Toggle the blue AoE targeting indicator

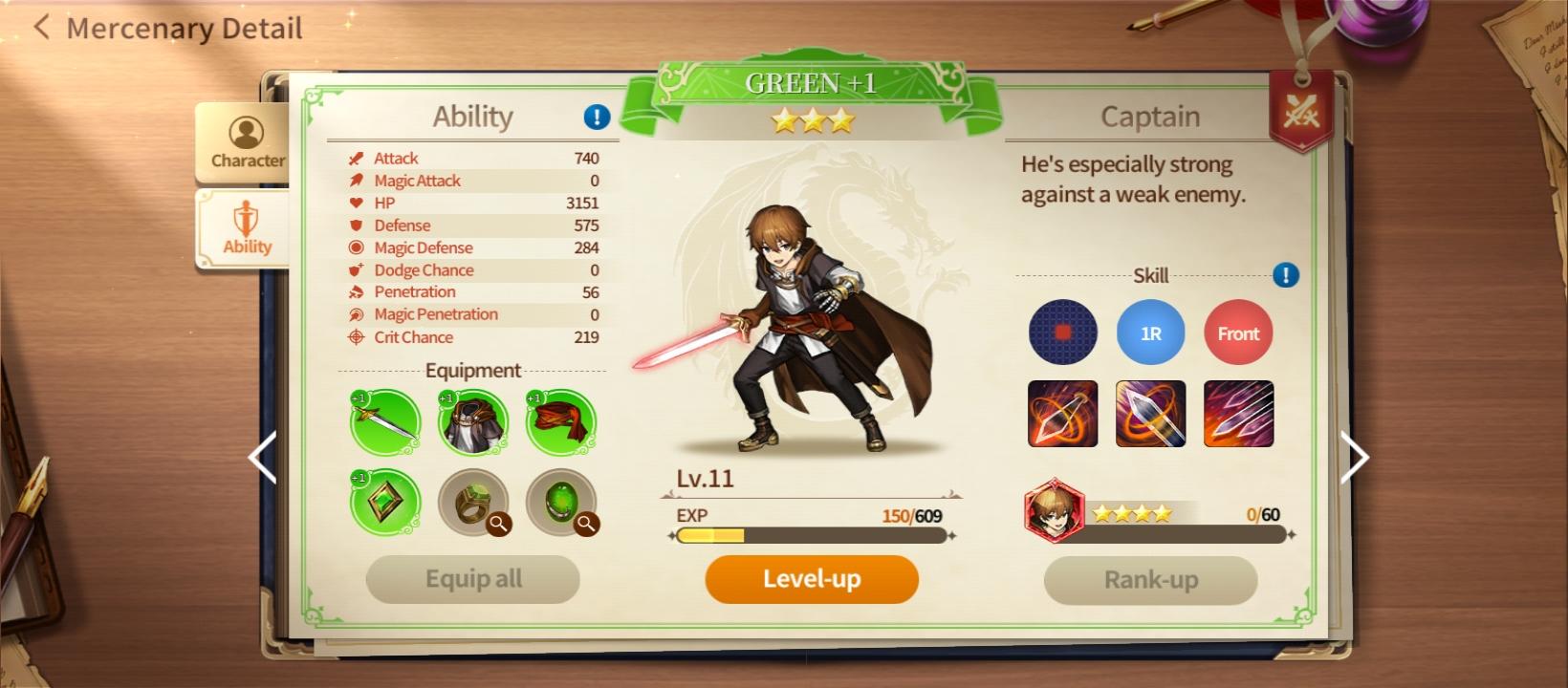click(1062, 332)
